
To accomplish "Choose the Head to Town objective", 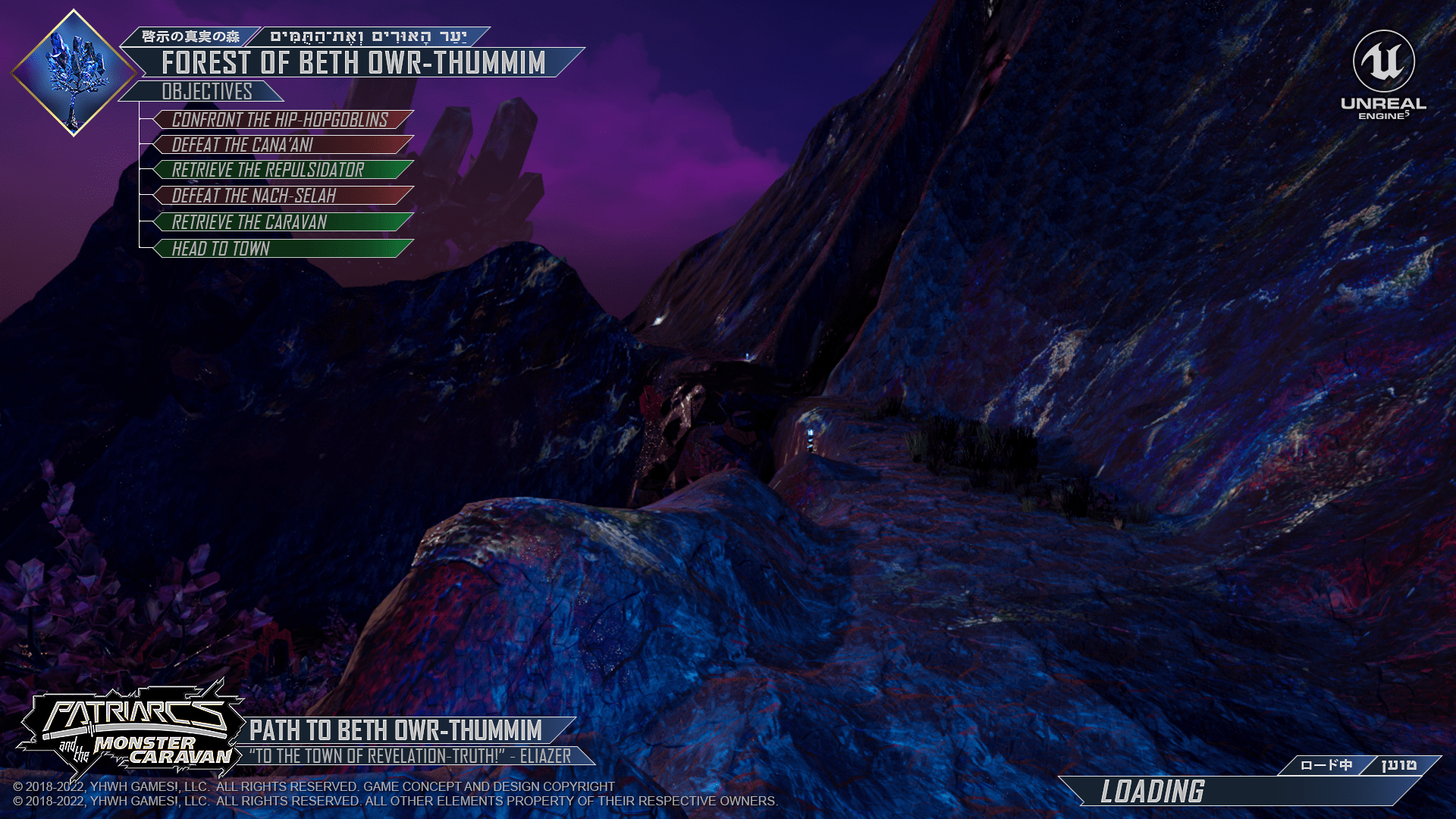I will tap(282, 249).
